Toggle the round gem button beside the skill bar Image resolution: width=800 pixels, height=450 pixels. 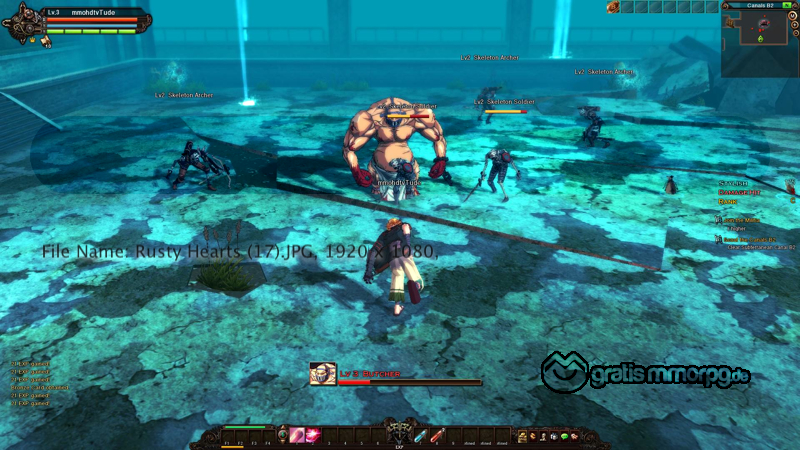tap(282, 435)
